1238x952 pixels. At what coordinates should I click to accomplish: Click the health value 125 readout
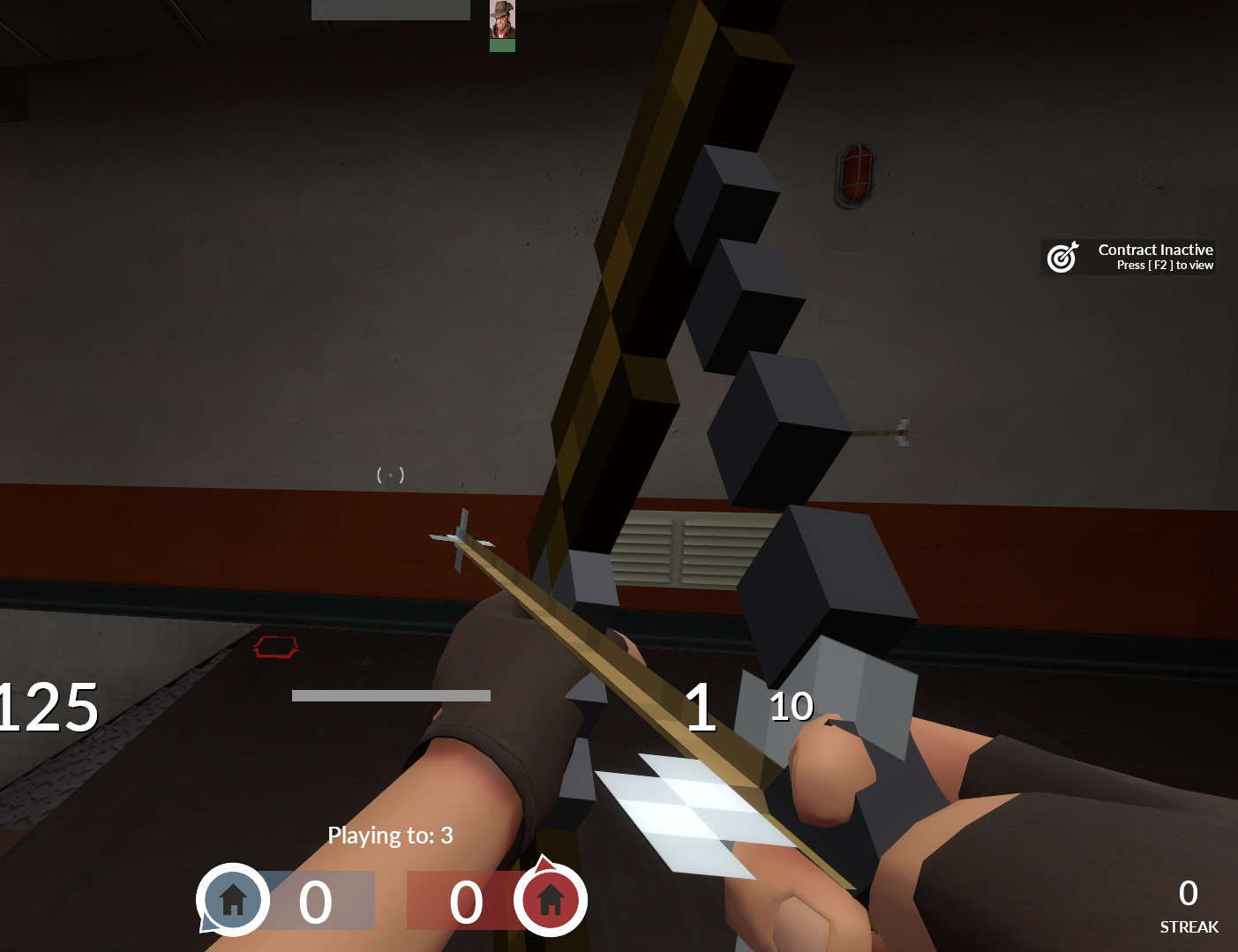point(49,706)
